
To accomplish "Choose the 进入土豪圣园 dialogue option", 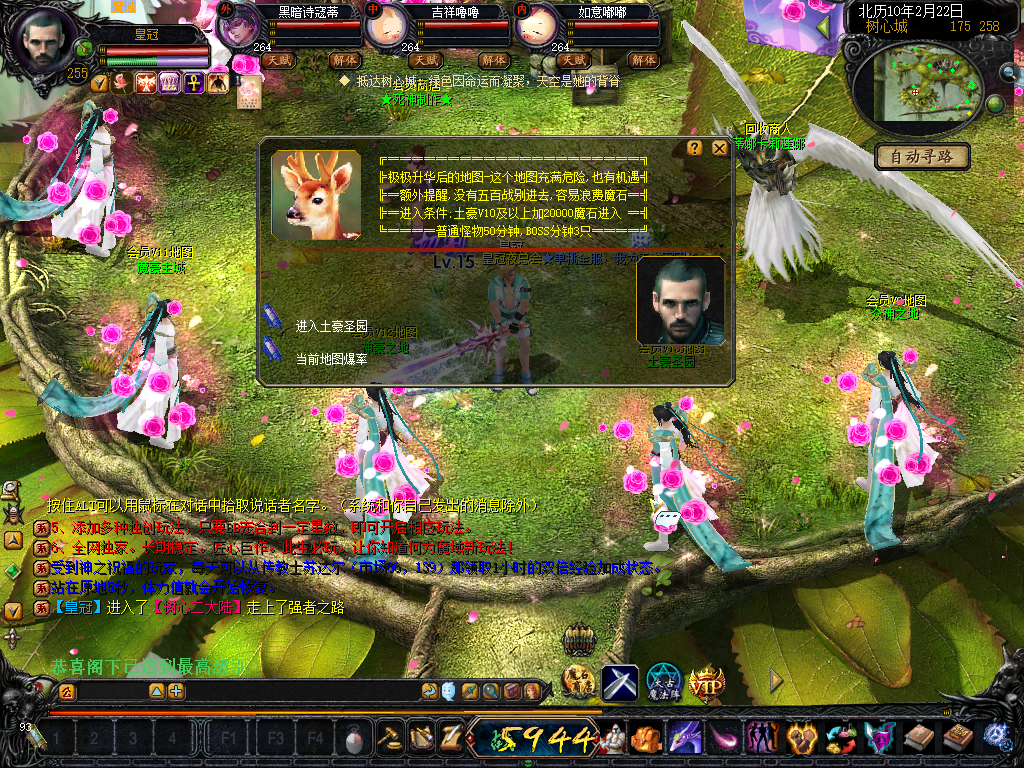I will [x=331, y=327].
